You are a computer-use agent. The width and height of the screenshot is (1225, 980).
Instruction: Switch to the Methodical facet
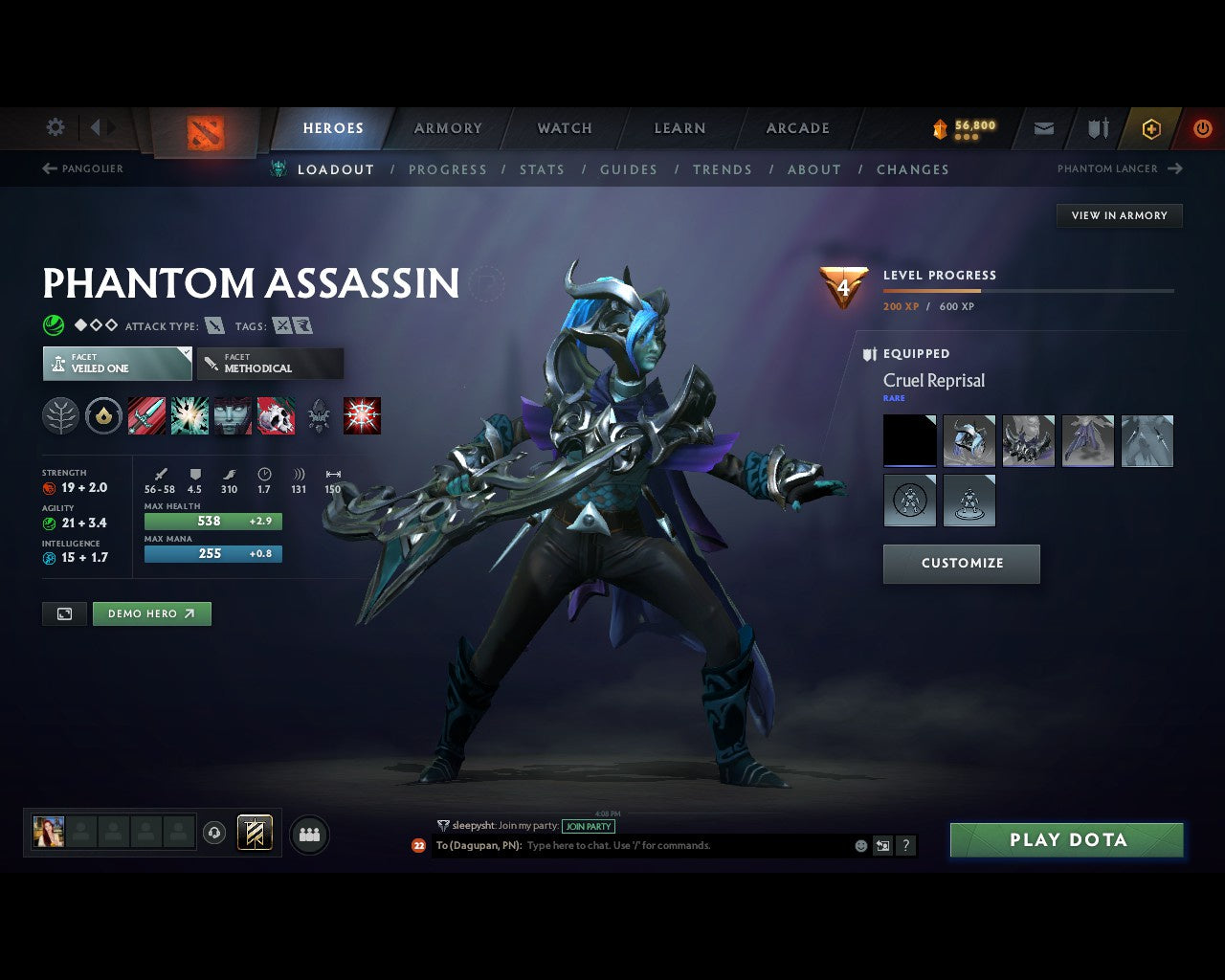[270, 364]
